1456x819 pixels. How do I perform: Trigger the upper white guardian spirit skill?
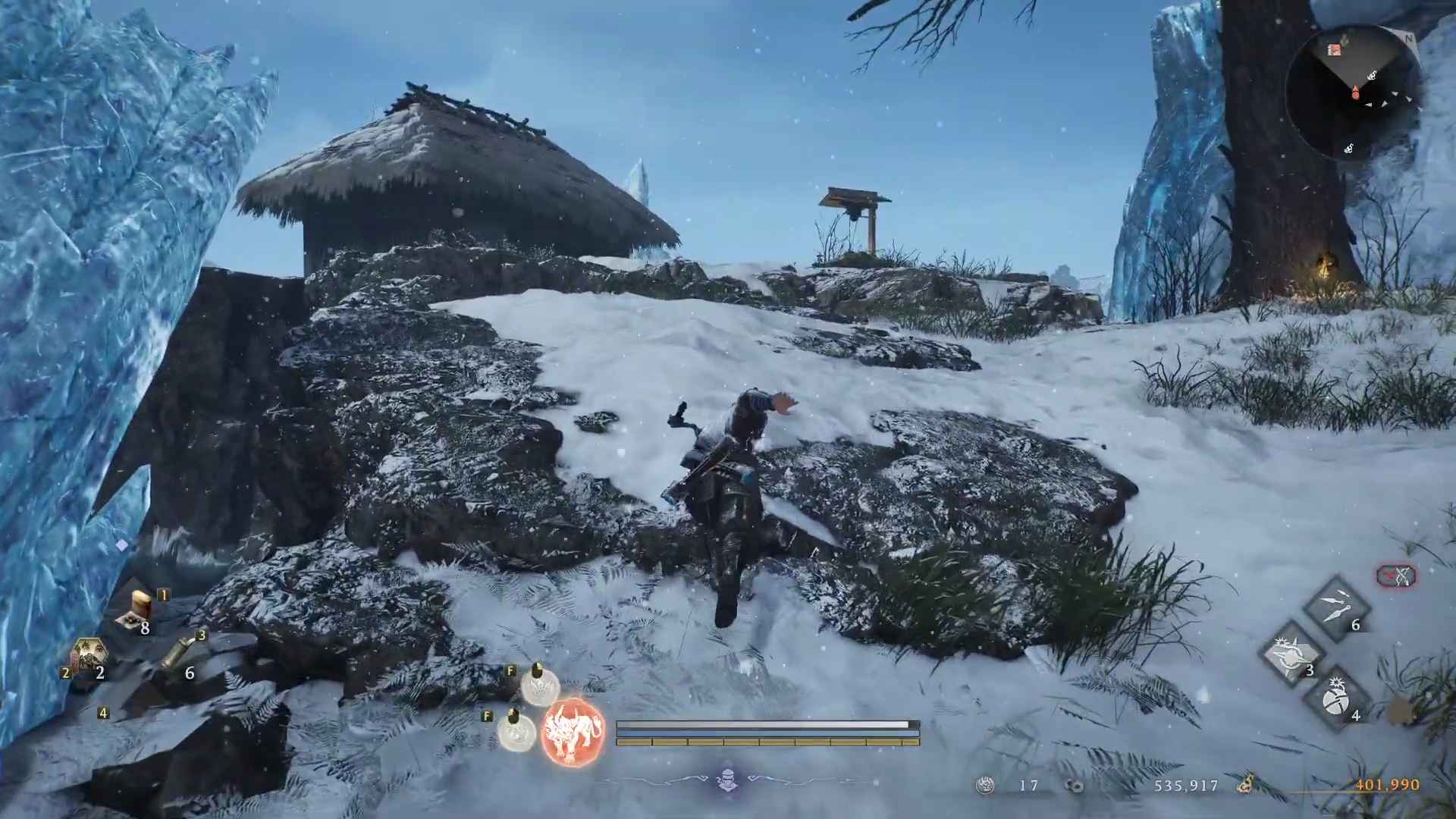[540, 686]
